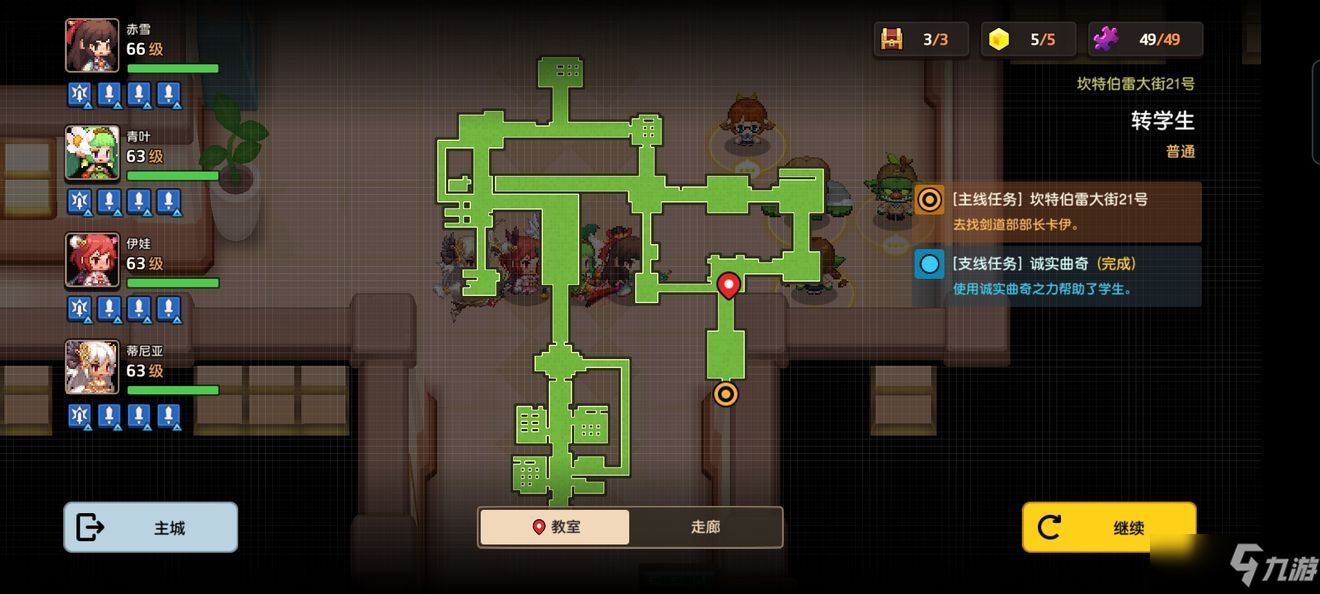Click the yellow 继续 continue button
Image resolution: width=1320 pixels, height=594 pixels.
click(x=1108, y=527)
